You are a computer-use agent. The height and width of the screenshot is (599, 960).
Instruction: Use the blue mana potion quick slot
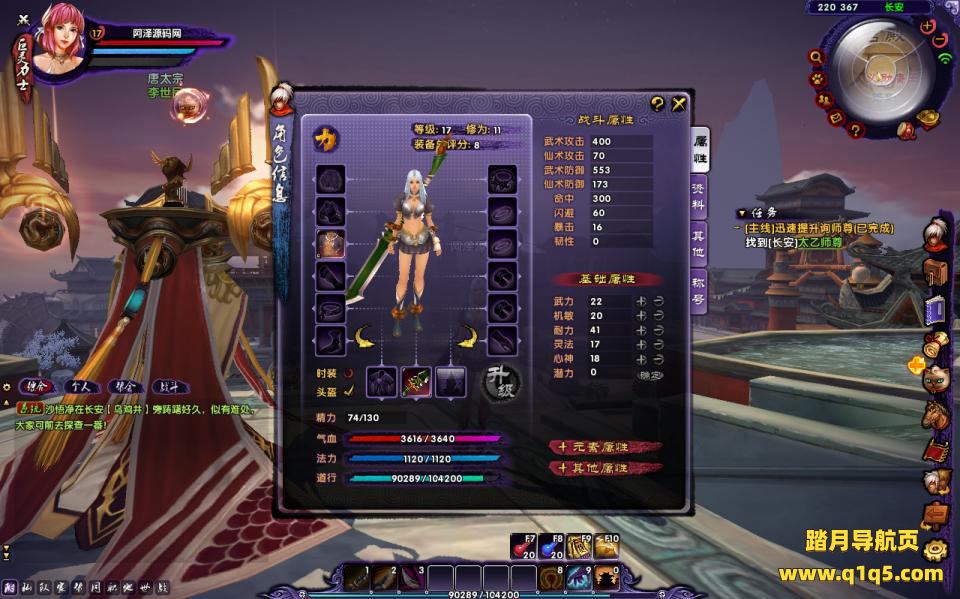[551, 545]
